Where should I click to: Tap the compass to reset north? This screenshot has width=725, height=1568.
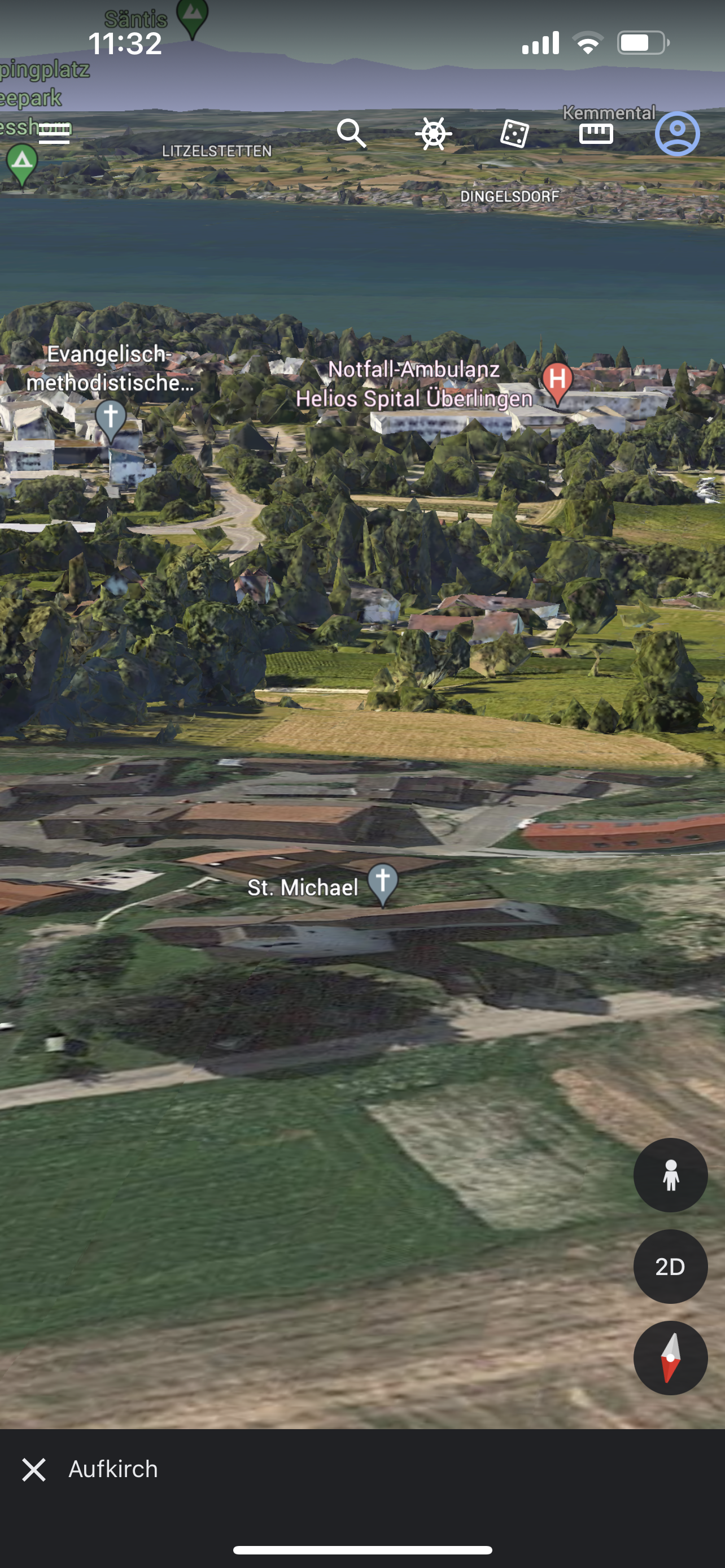(x=670, y=1357)
